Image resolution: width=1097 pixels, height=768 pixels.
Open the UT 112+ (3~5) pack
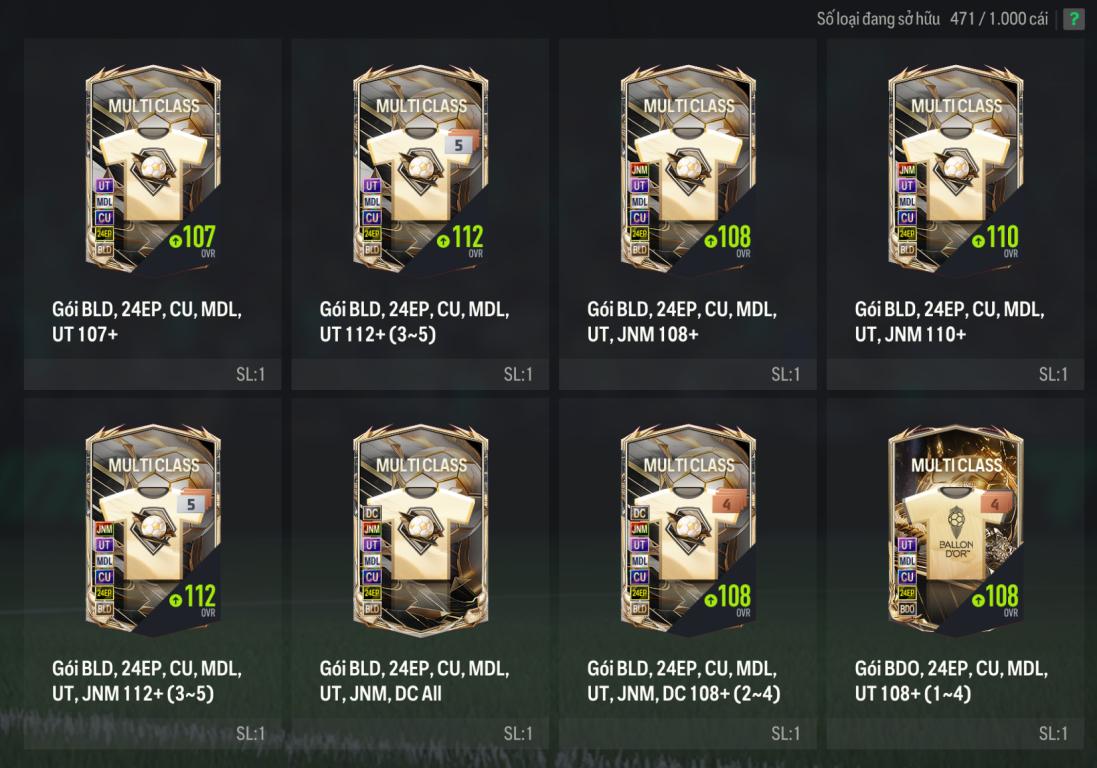tap(420, 170)
